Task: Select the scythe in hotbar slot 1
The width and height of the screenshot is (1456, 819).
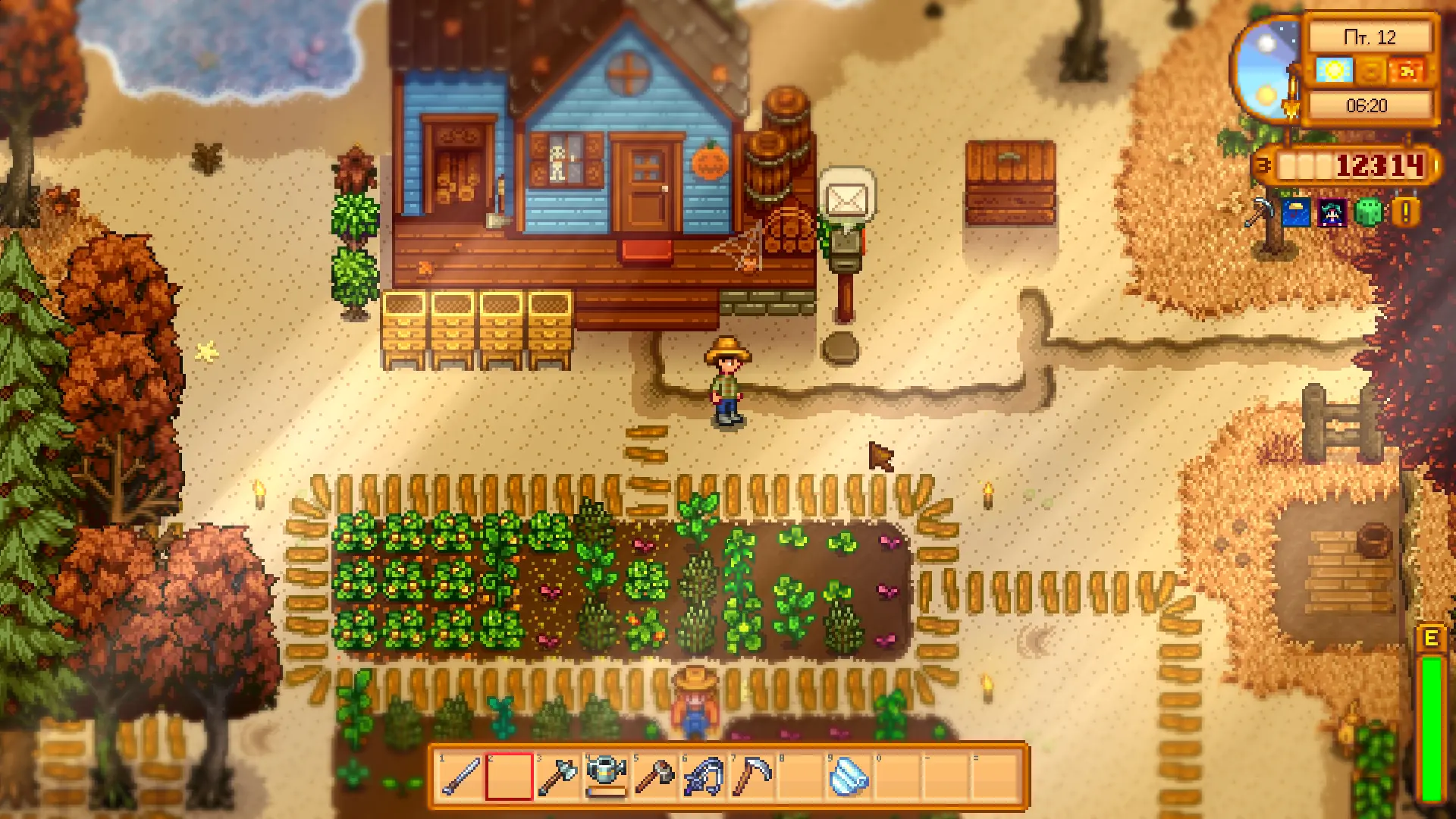Action: tap(459, 777)
